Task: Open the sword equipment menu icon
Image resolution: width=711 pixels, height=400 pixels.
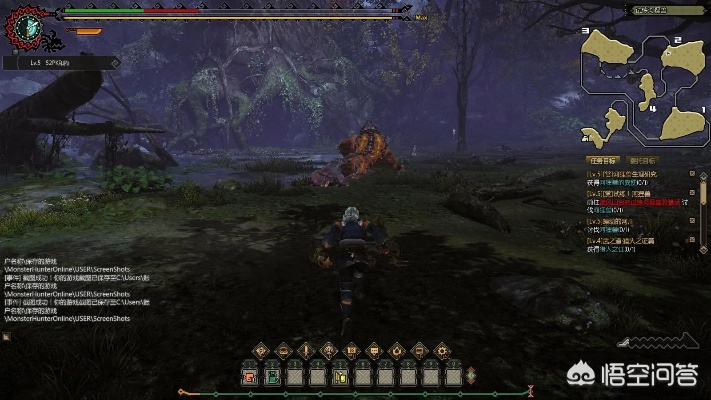Action: coord(306,350)
